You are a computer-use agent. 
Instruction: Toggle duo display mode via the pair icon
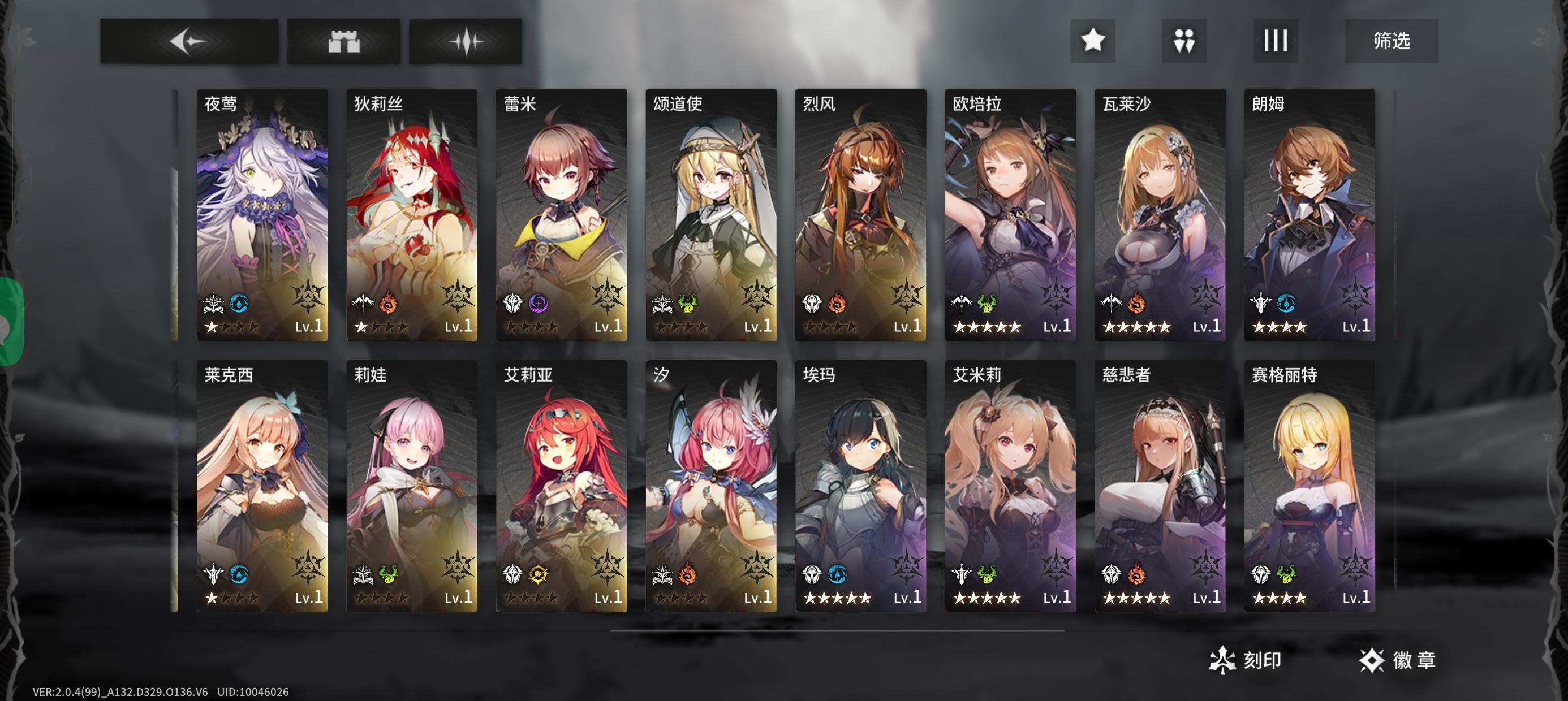tap(1184, 41)
